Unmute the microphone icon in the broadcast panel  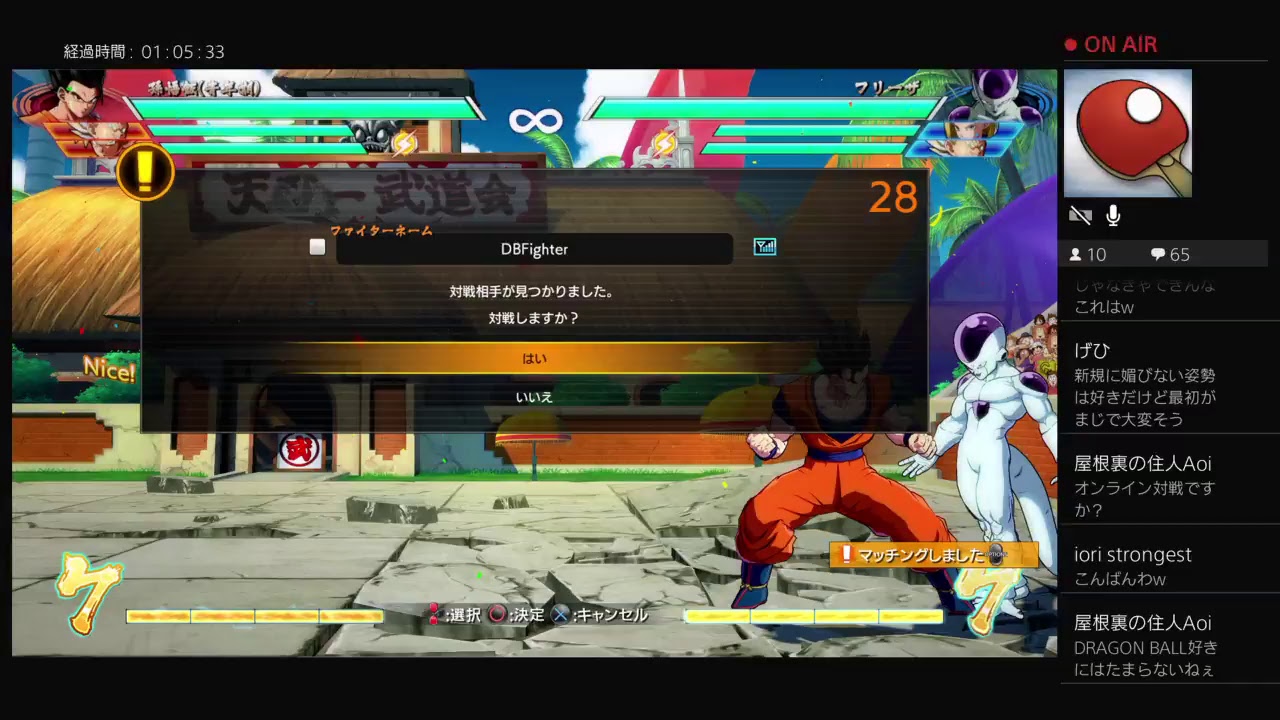coord(1112,214)
